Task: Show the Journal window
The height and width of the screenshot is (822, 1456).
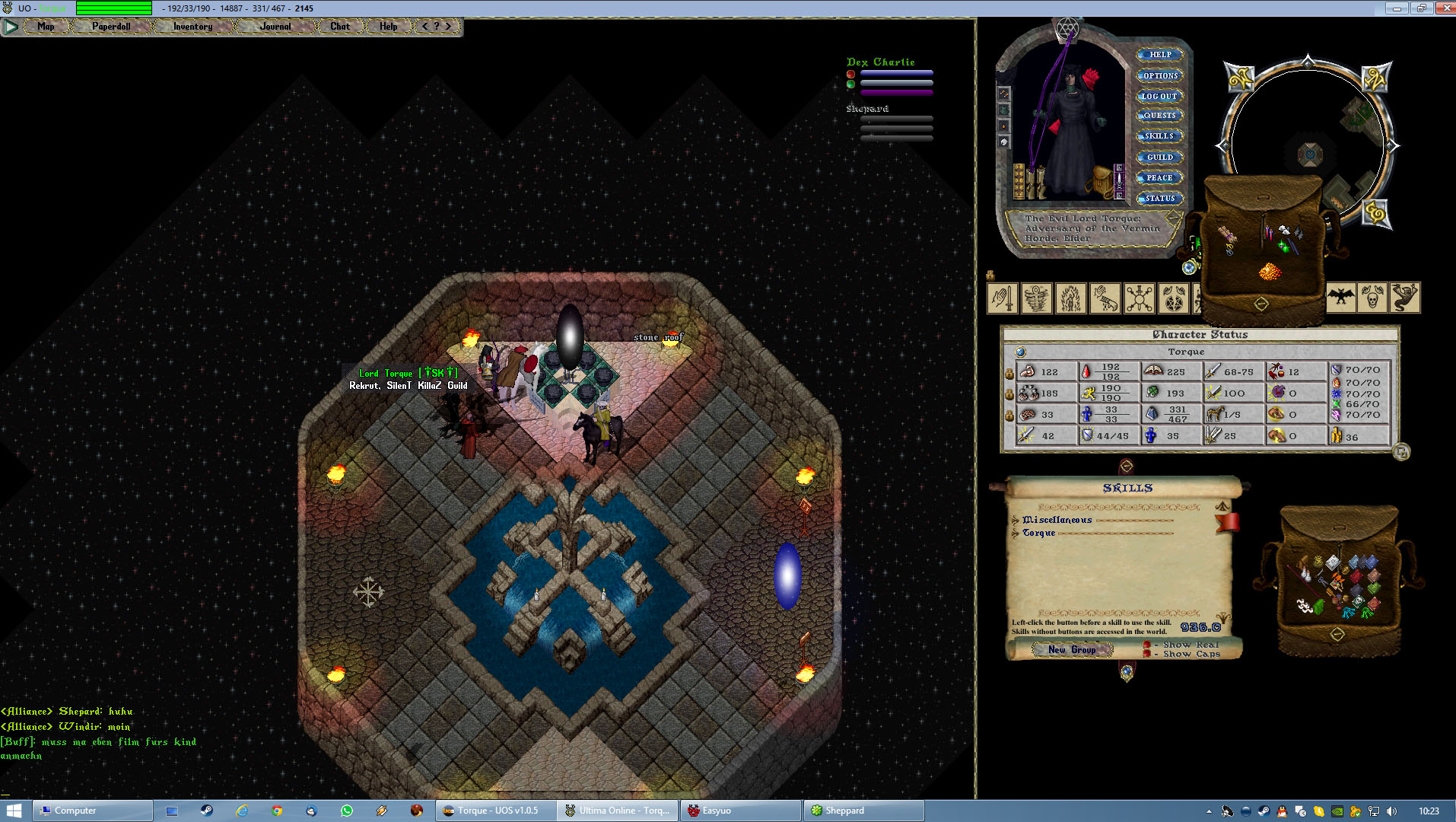Action: tap(275, 27)
